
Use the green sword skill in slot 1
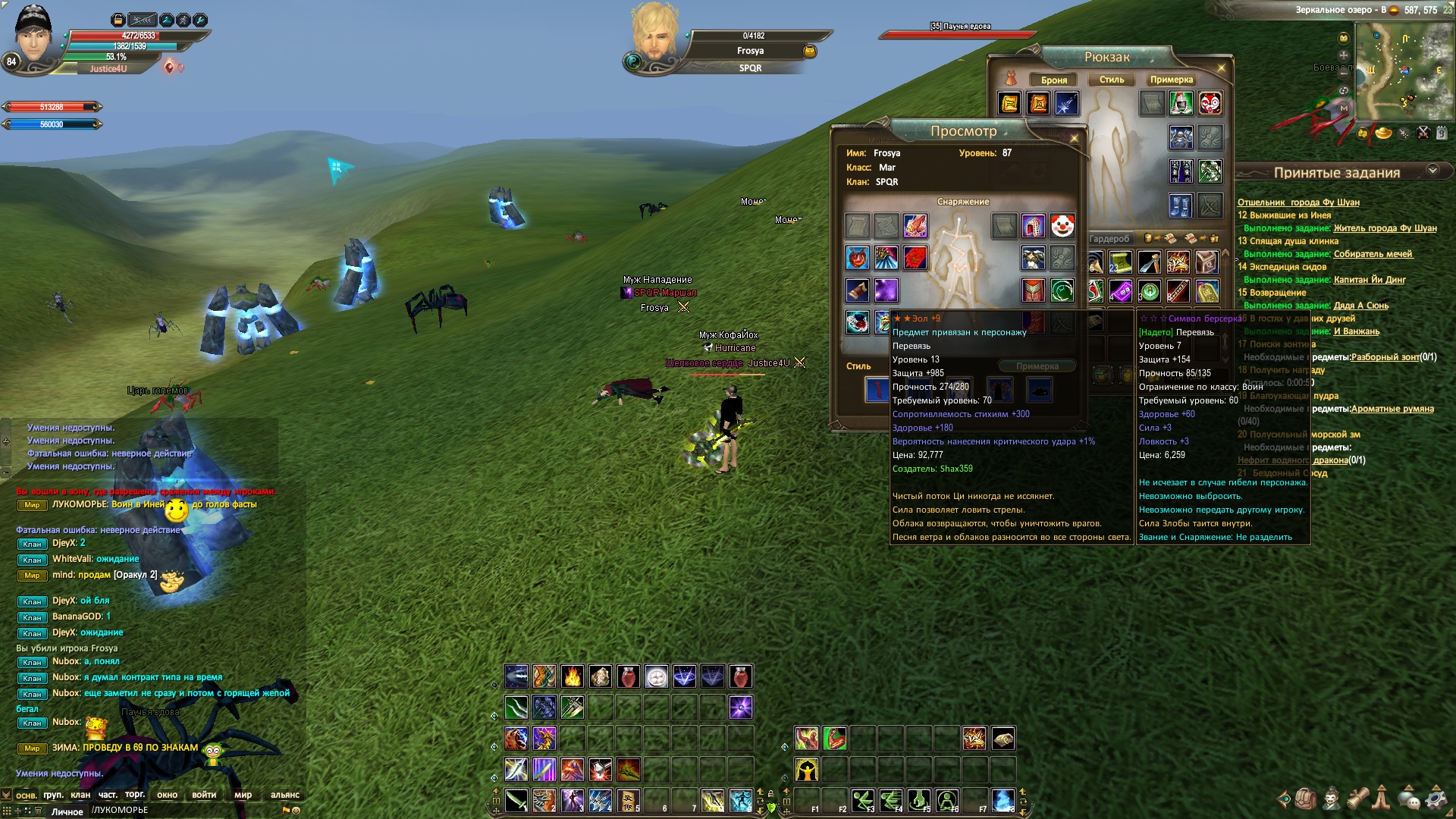[516, 800]
